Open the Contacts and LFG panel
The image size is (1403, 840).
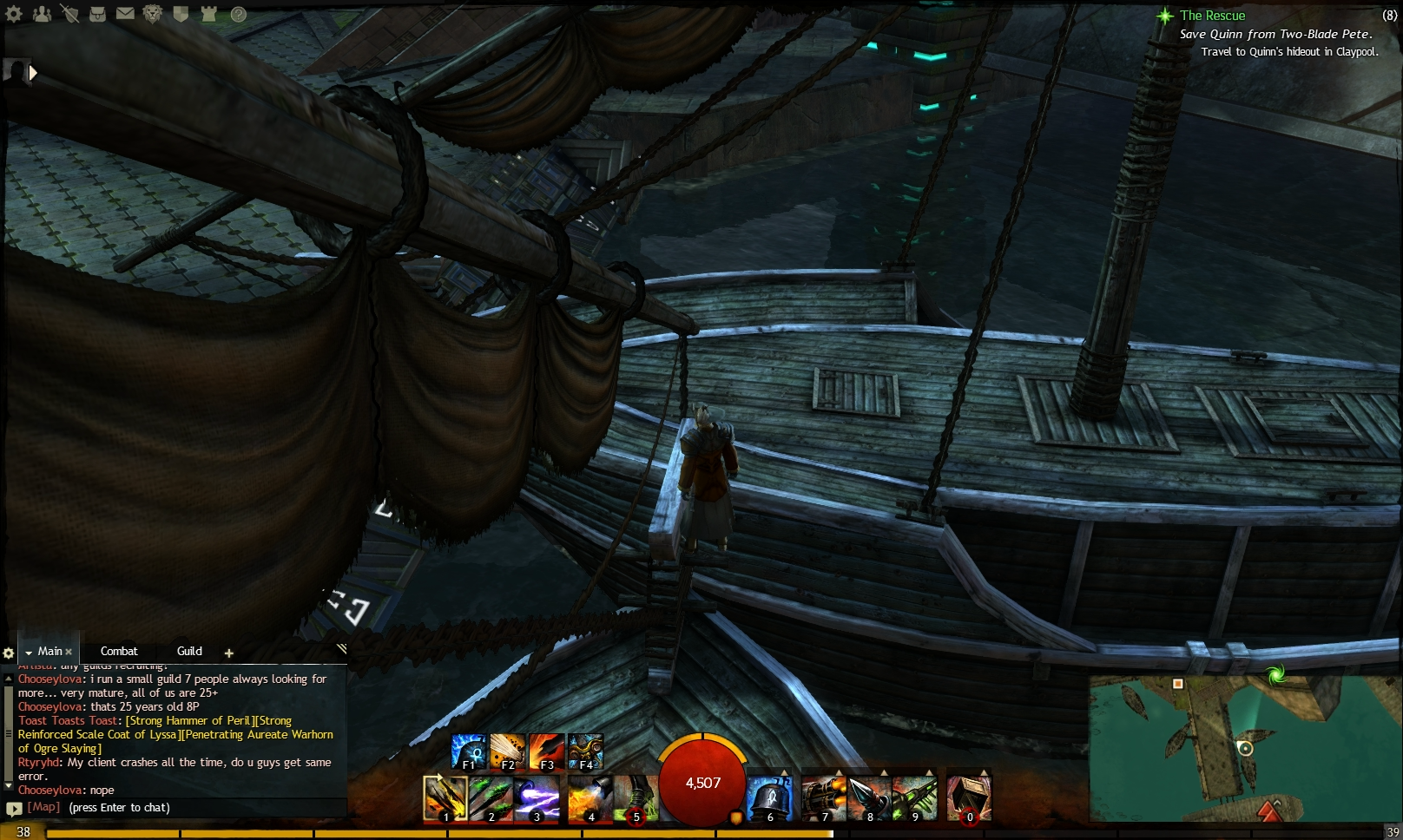coord(41,13)
